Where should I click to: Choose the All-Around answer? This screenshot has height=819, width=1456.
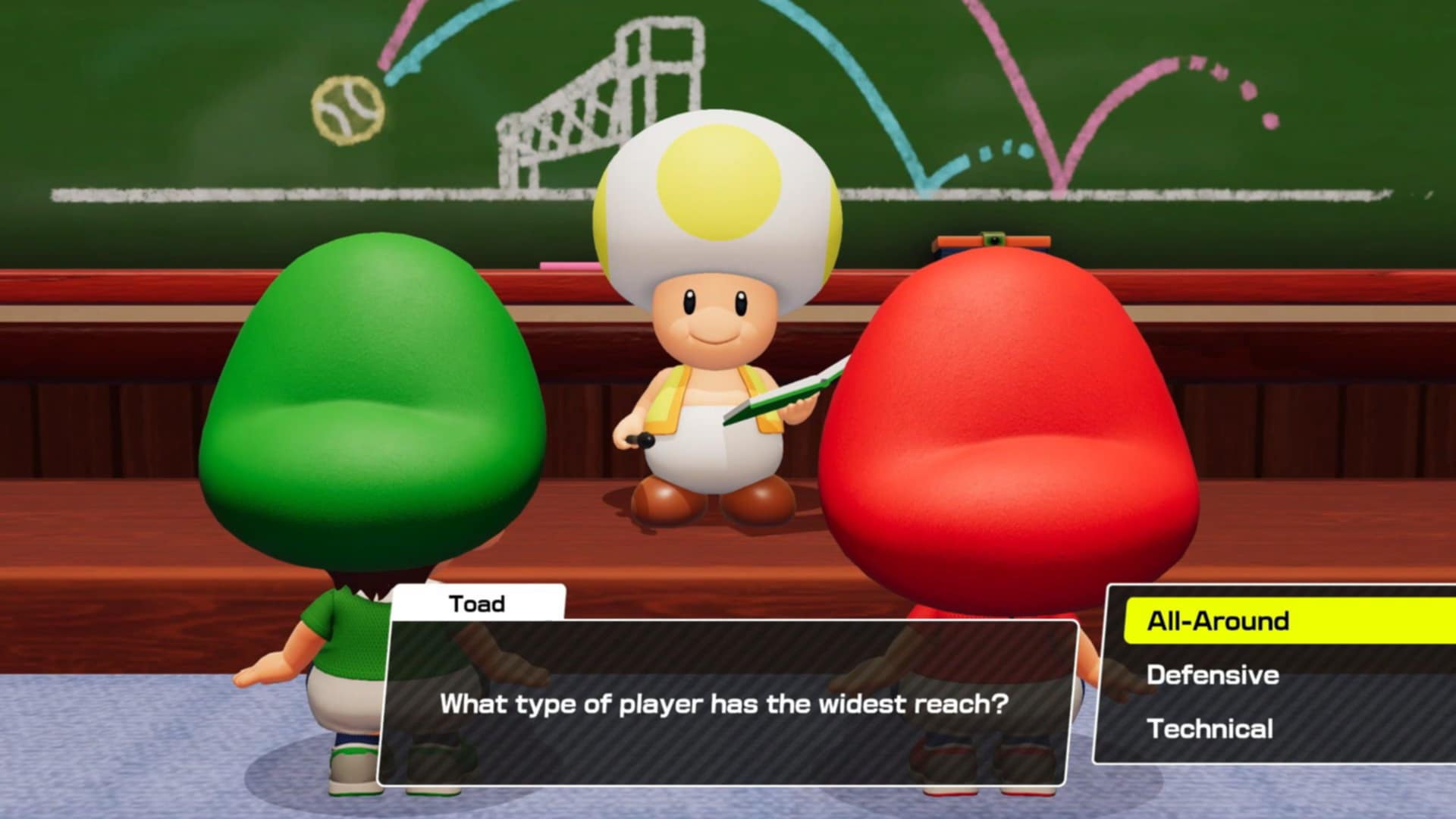point(1217,621)
